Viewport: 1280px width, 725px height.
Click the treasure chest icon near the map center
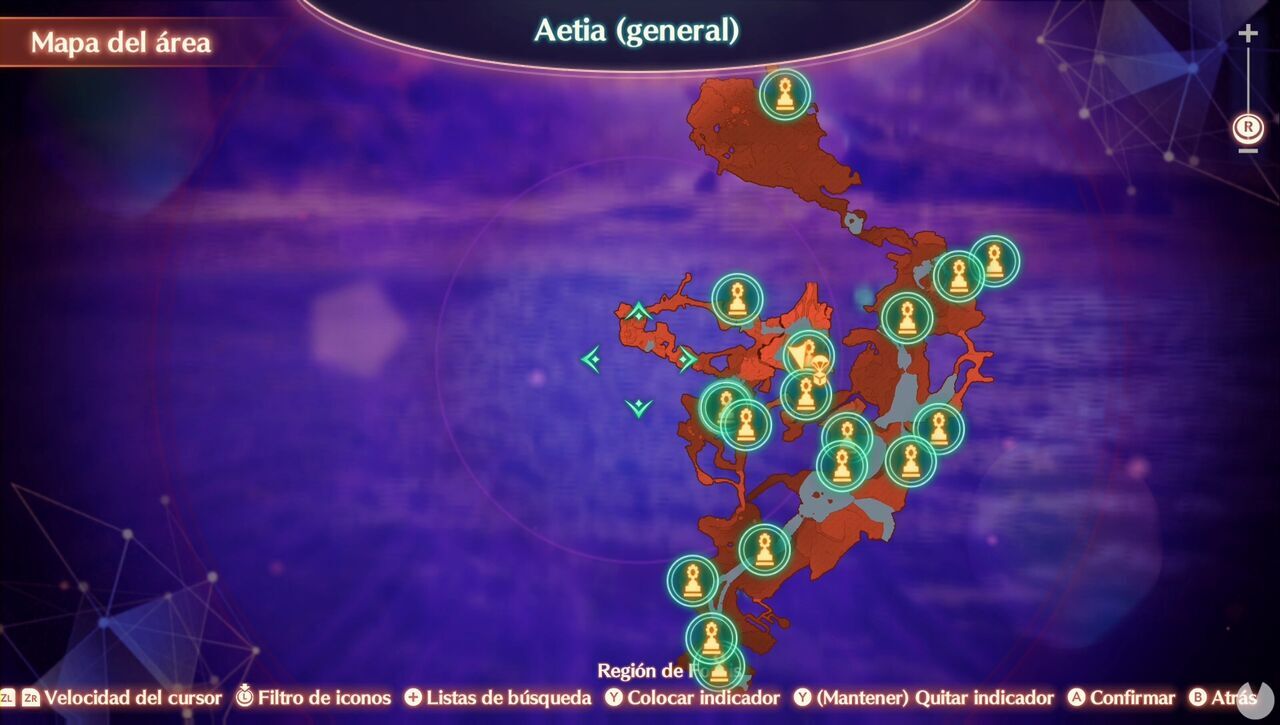[811, 358]
